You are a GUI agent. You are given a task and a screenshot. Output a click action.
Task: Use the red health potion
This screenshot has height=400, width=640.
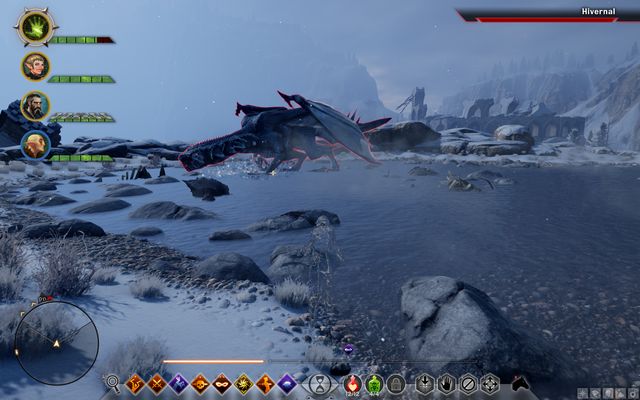click(x=352, y=383)
